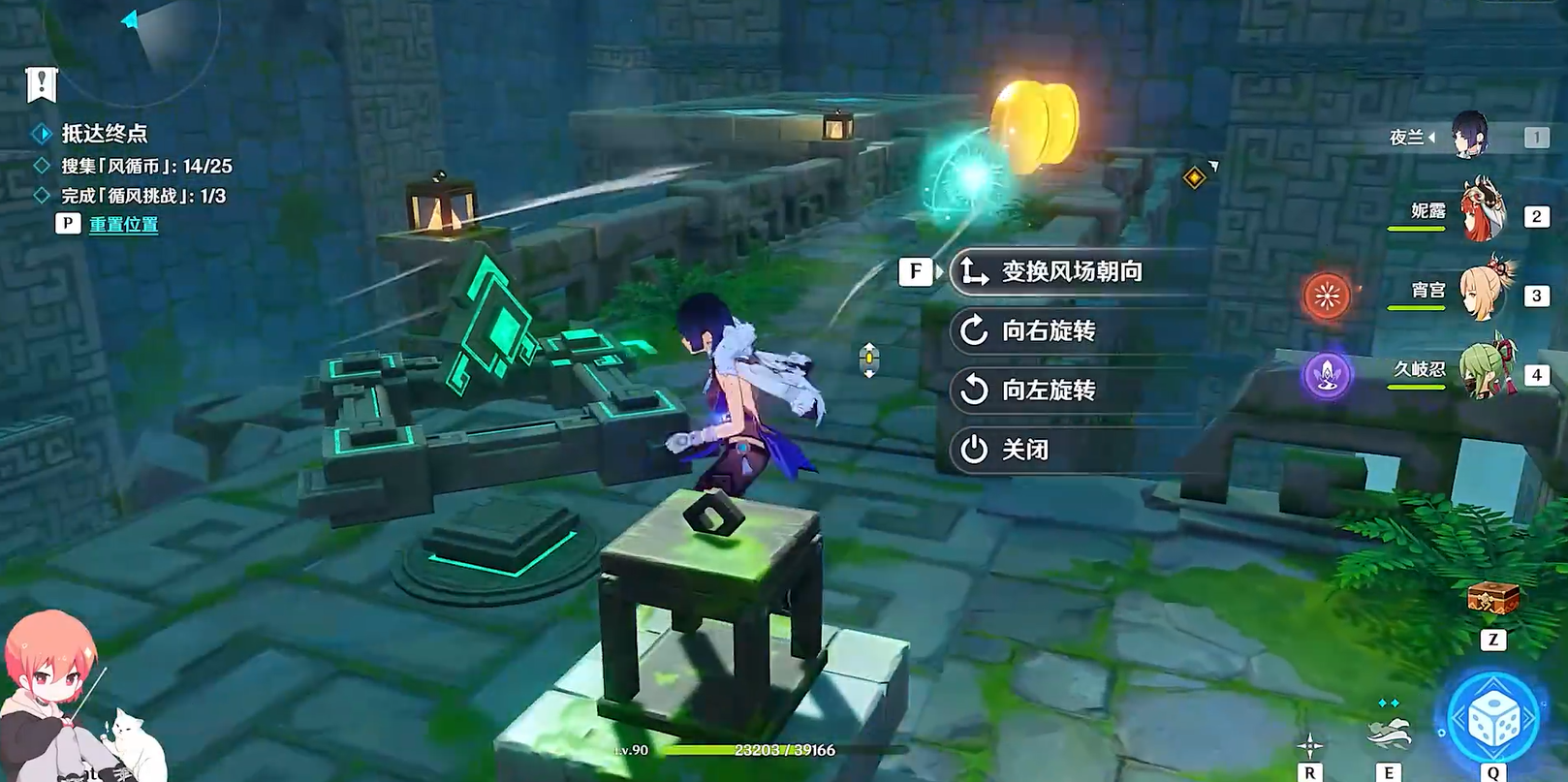The height and width of the screenshot is (782, 1568).
Task: Activate the dice elemental burst icon
Action: (x=1492, y=720)
